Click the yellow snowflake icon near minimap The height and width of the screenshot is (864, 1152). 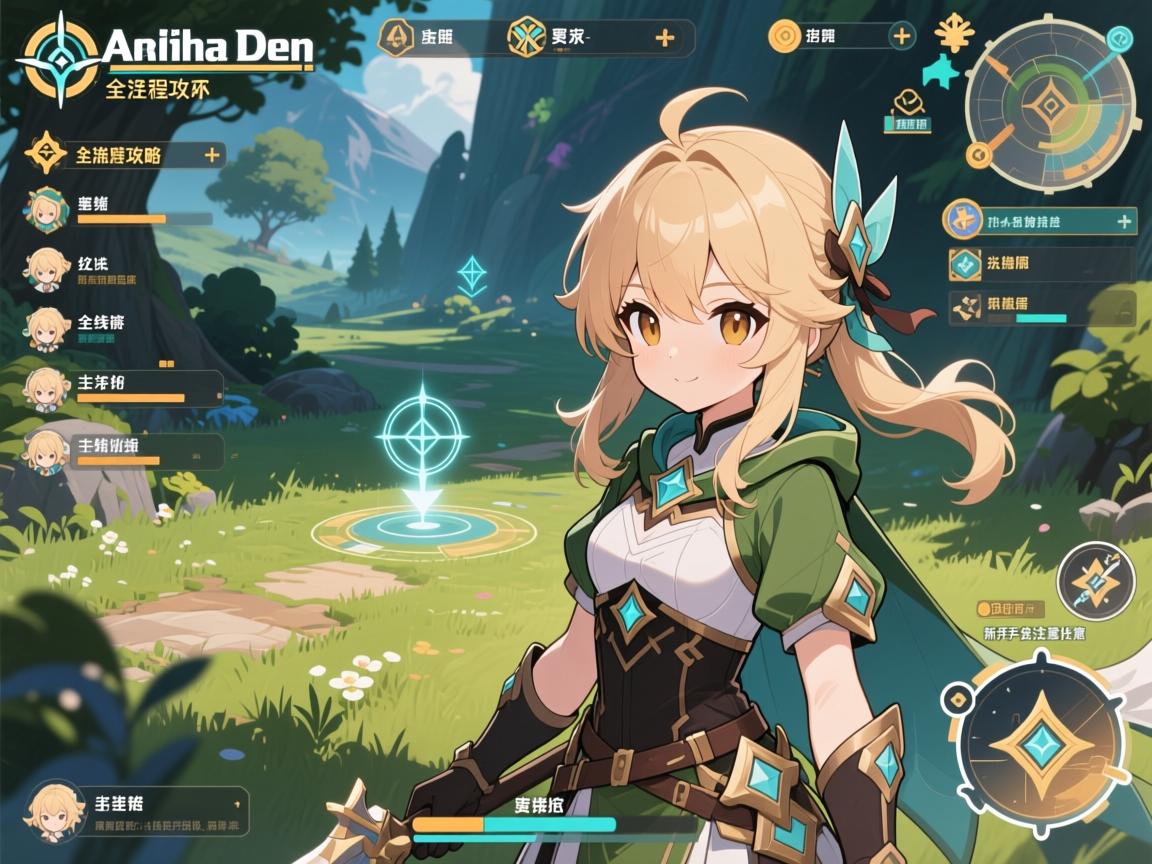[954, 33]
